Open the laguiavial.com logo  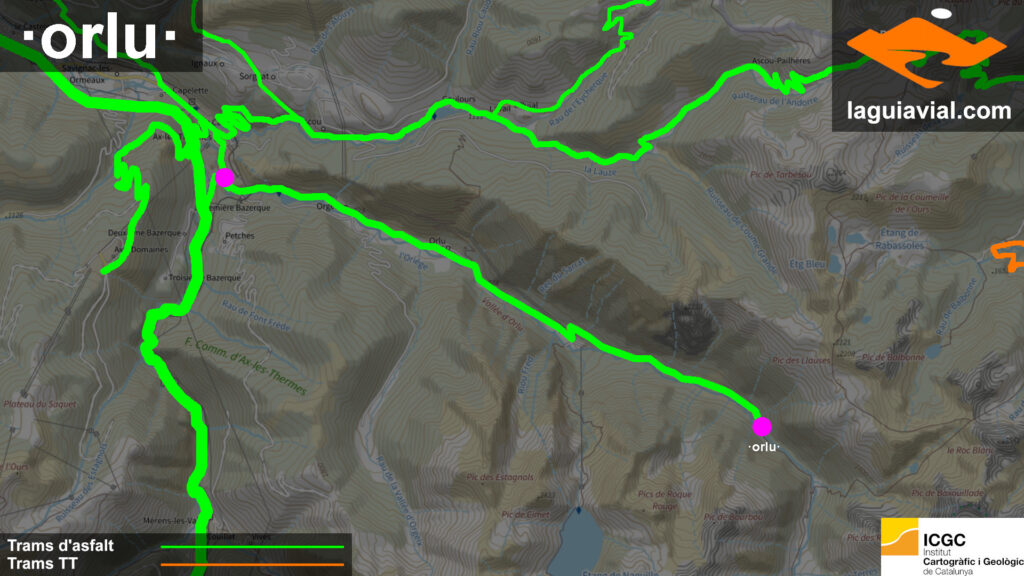928,66
